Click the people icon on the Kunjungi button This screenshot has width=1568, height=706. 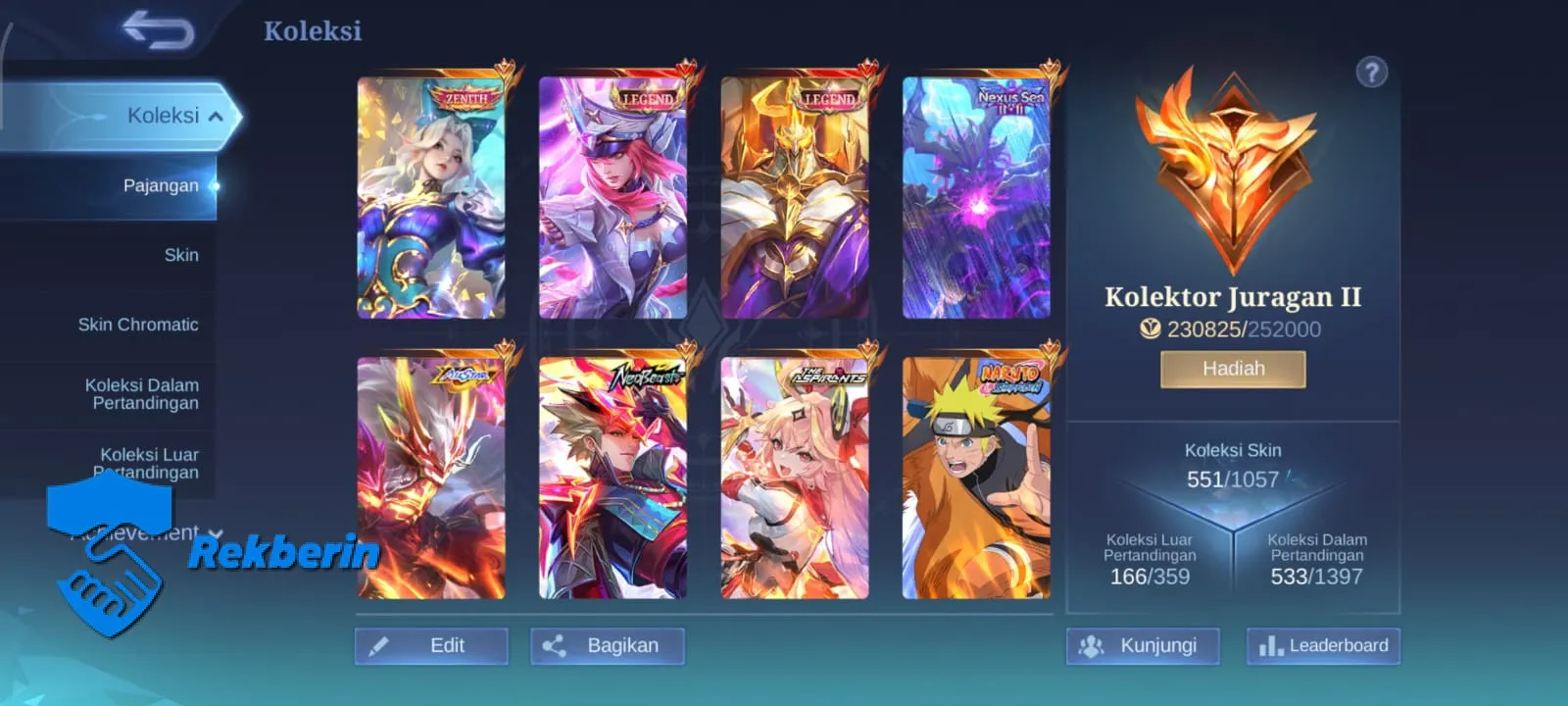1091,646
